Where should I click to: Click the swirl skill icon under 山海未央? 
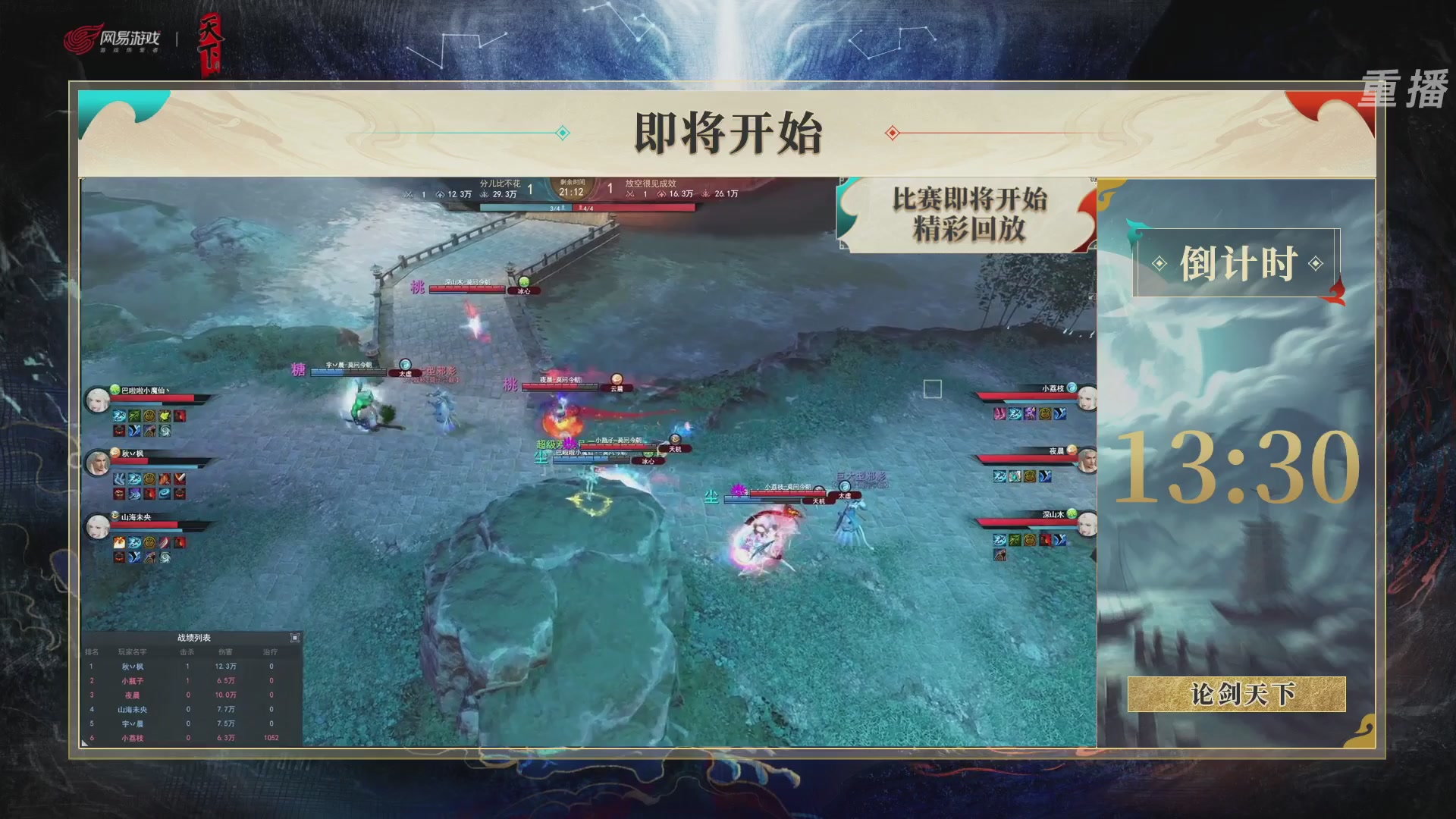[x=165, y=558]
